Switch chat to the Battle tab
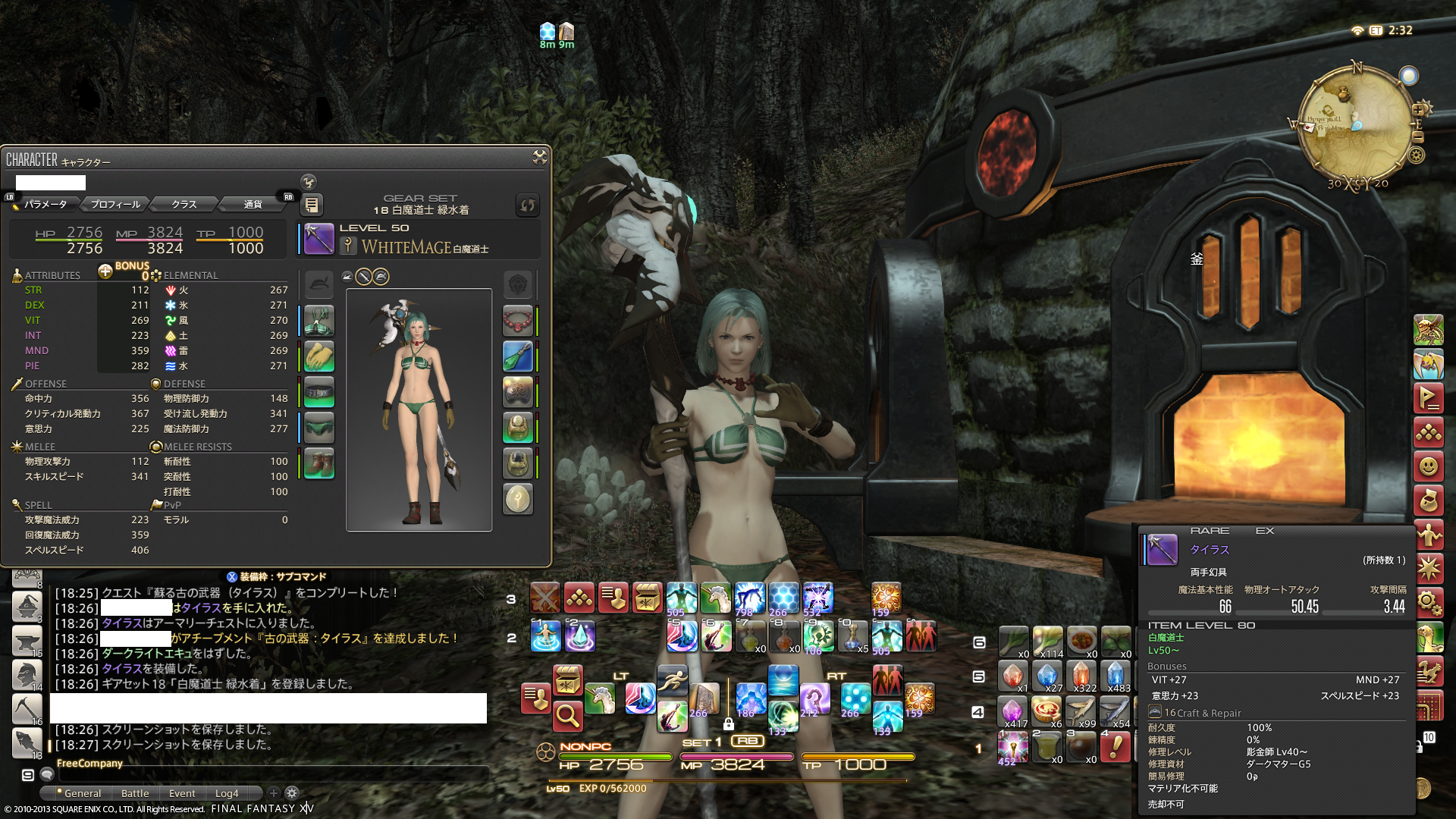This screenshot has height=819, width=1456. (135, 793)
